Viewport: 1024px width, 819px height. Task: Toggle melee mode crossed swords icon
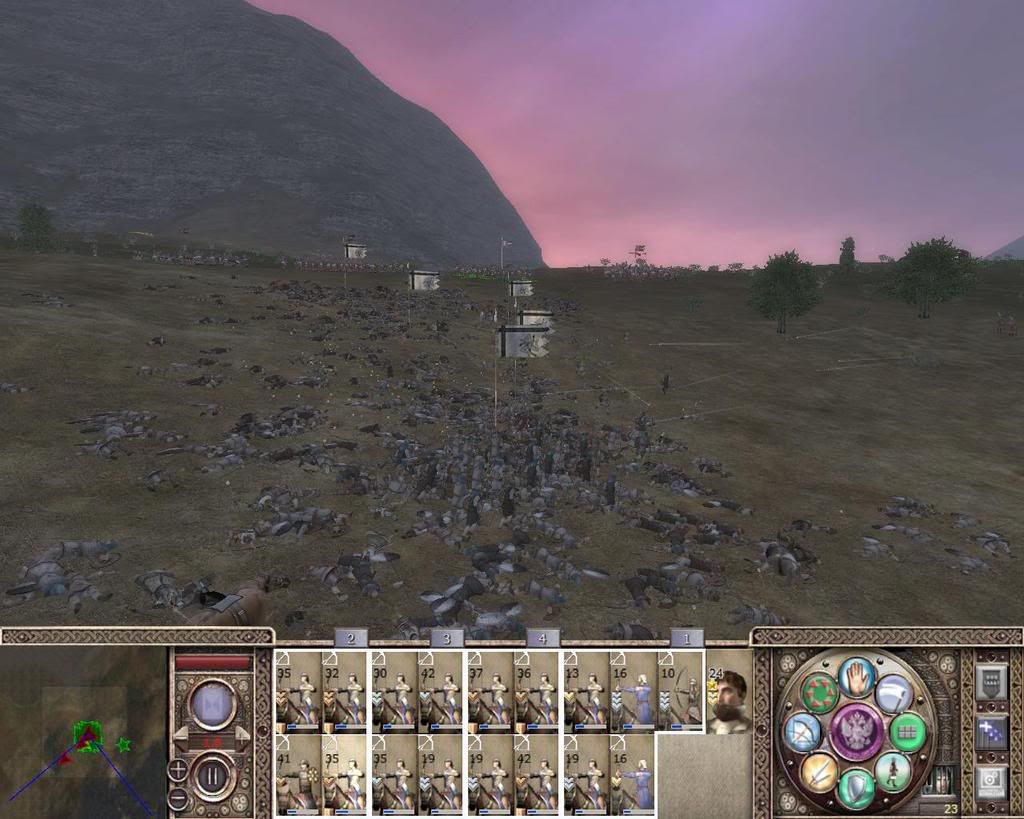pos(818,772)
